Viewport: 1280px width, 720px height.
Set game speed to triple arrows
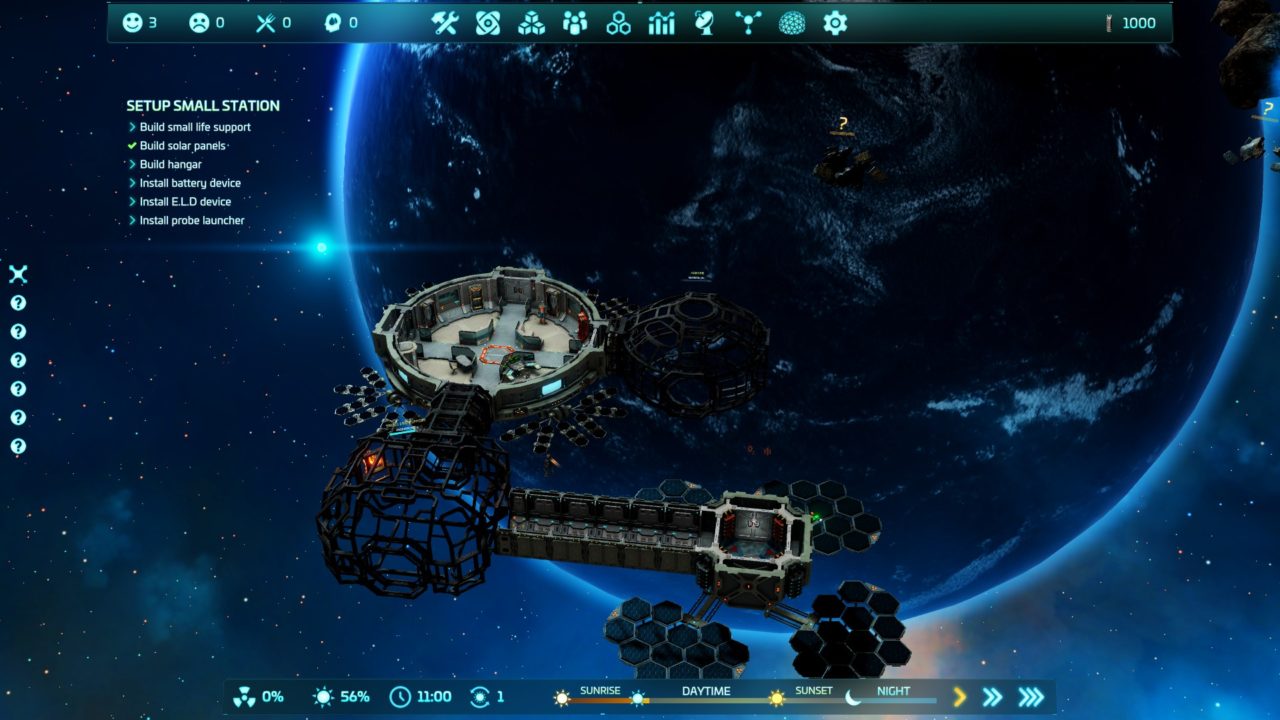(1030, 697)
